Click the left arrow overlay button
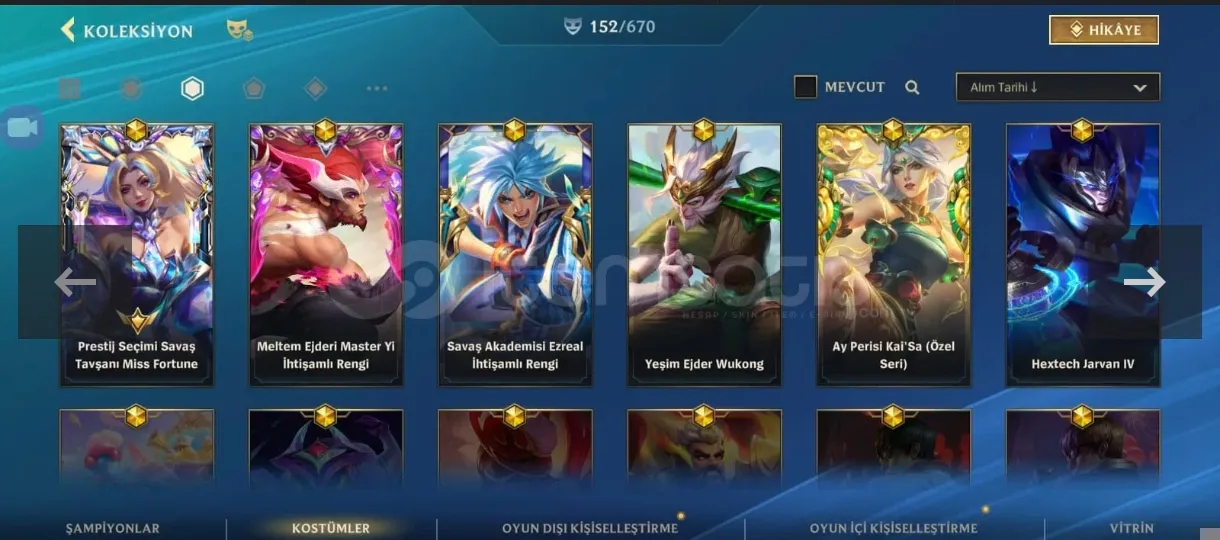 coord(75,283)
